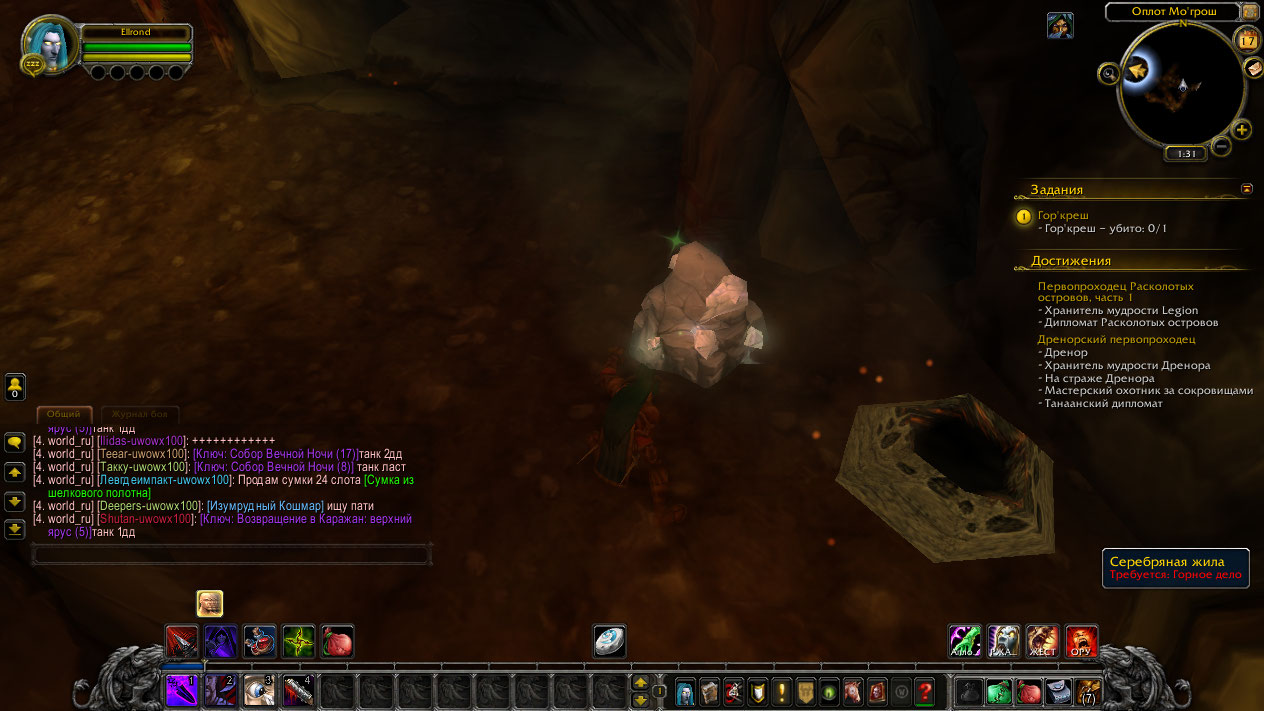Jump chat to bottom with arrow button
This screenshot has width=1264, height=711.
coord(15,529)
